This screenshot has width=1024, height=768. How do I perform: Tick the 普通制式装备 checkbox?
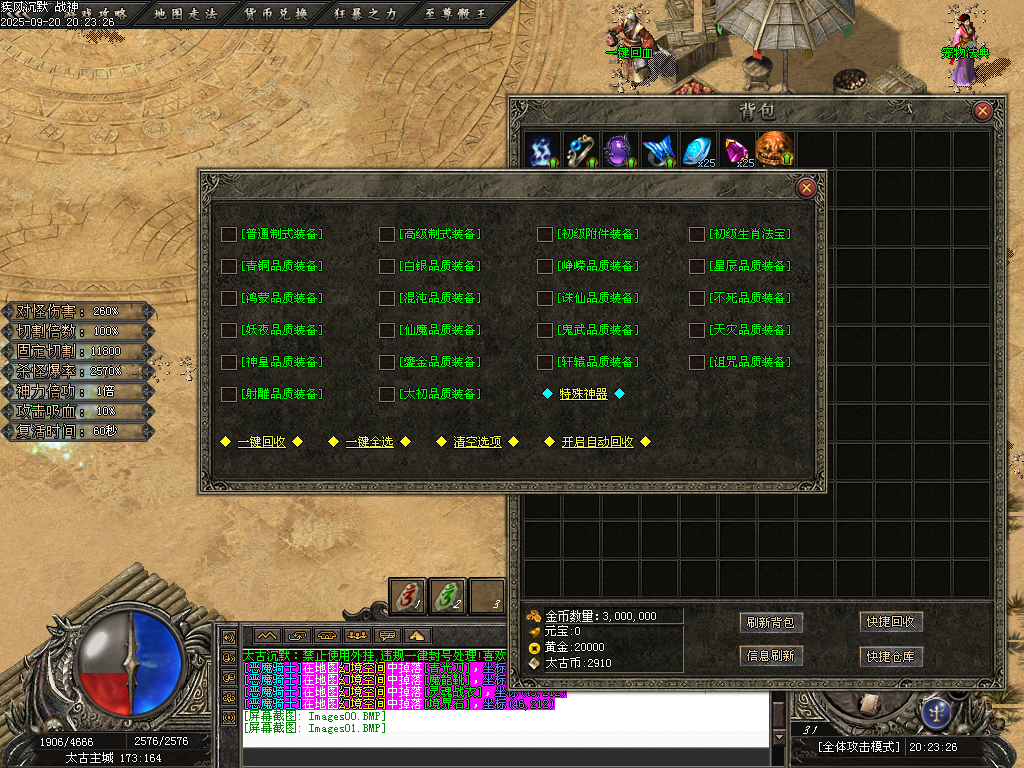[229, 234]
